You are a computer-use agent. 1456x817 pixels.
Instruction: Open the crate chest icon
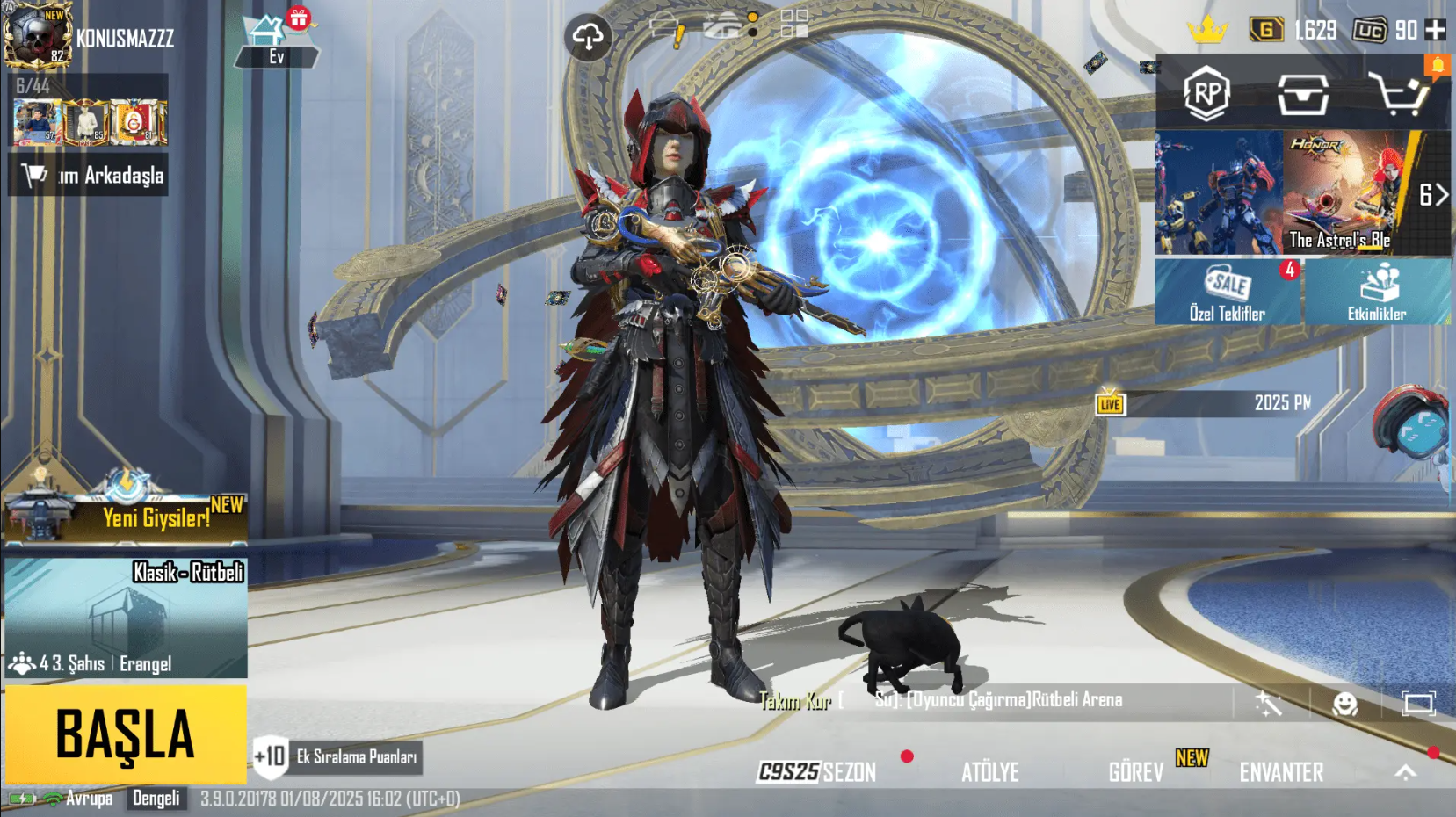pyautogui.click(x=1302, y=93)
